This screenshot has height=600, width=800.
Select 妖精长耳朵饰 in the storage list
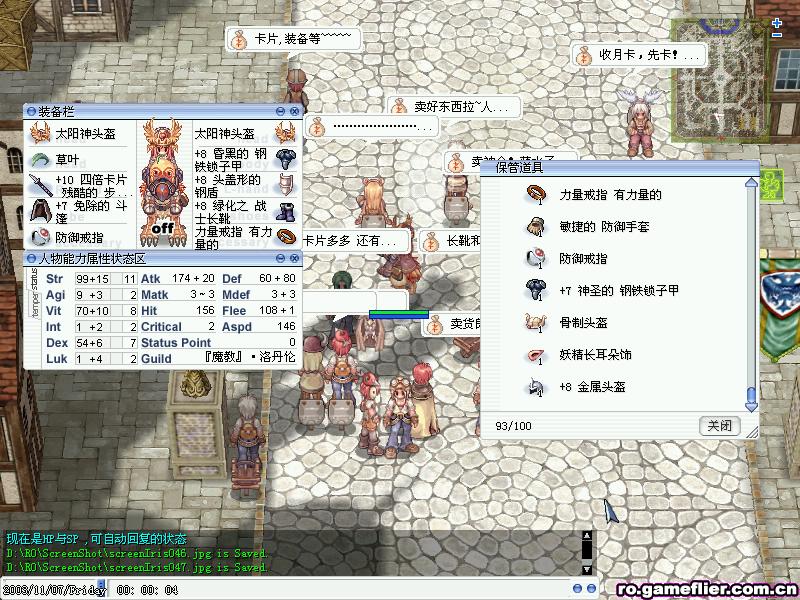595,355
